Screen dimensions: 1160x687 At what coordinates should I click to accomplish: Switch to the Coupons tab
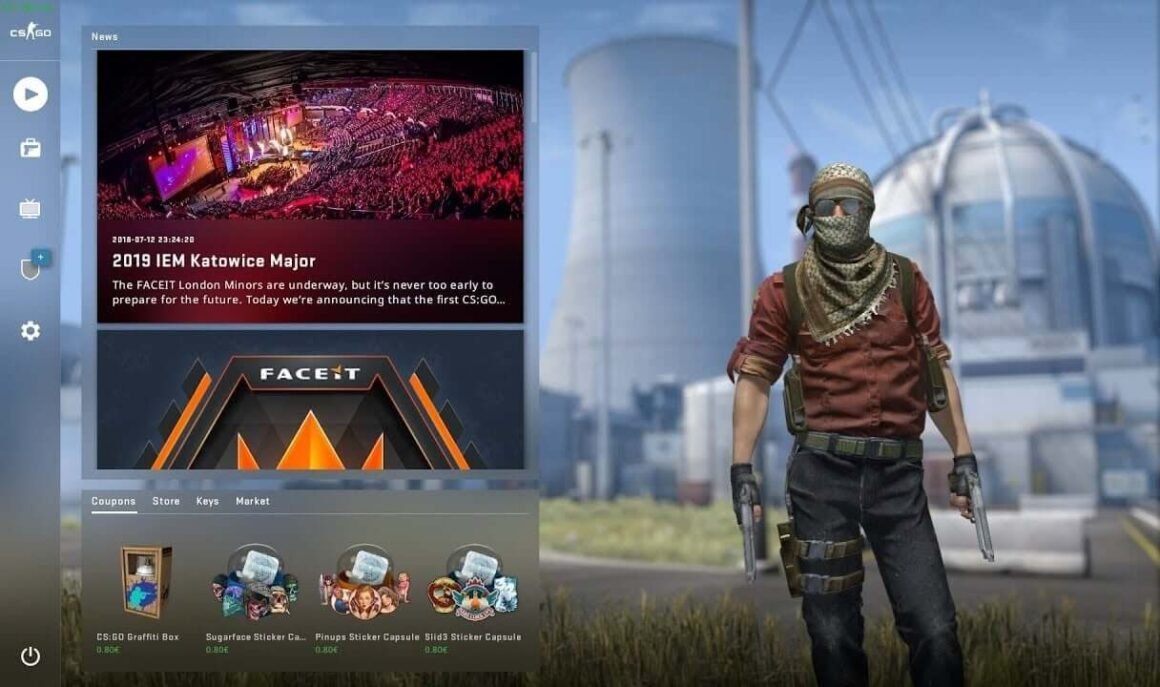(113, 501)
